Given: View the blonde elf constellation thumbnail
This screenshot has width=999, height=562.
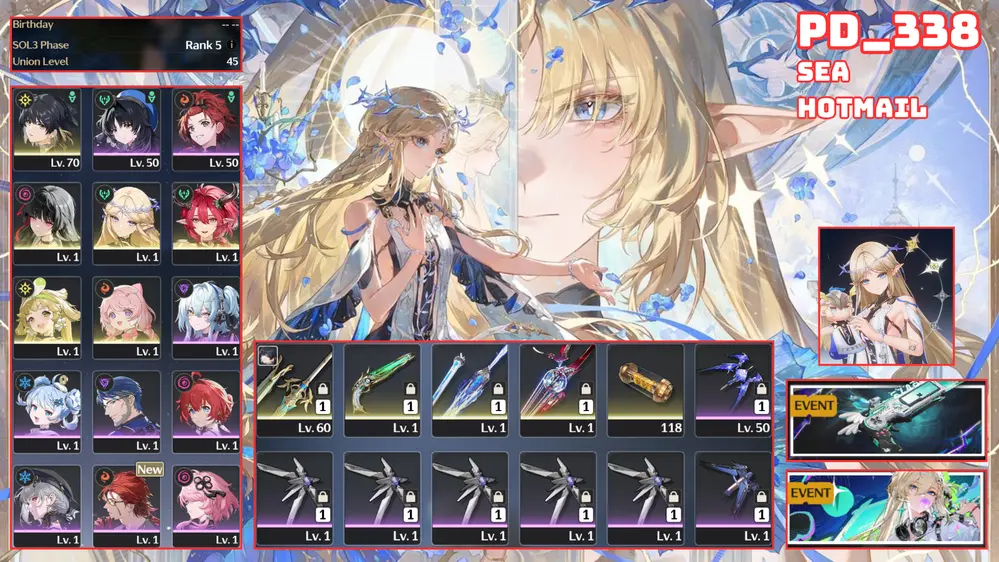Looking at the screenshot, I should pyautogui.click(x=886, y=296).
